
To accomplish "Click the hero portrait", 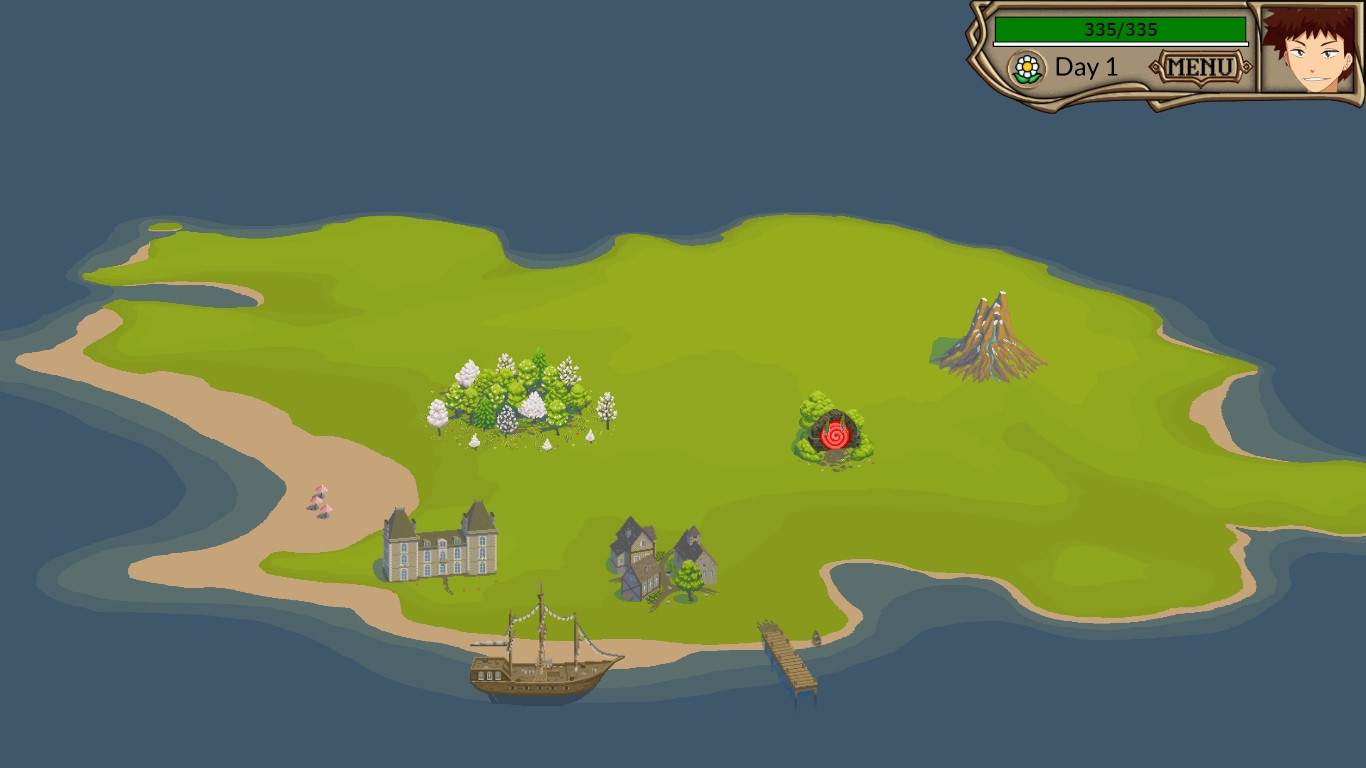I will point(1306,49).
